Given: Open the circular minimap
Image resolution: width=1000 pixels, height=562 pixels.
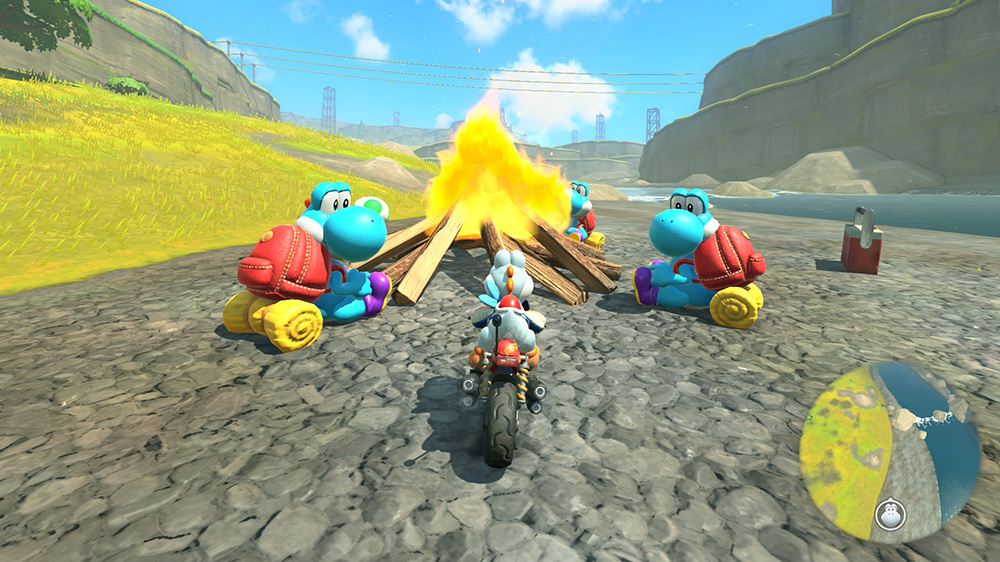Looking at the screenshot, I should pos(889,452).
